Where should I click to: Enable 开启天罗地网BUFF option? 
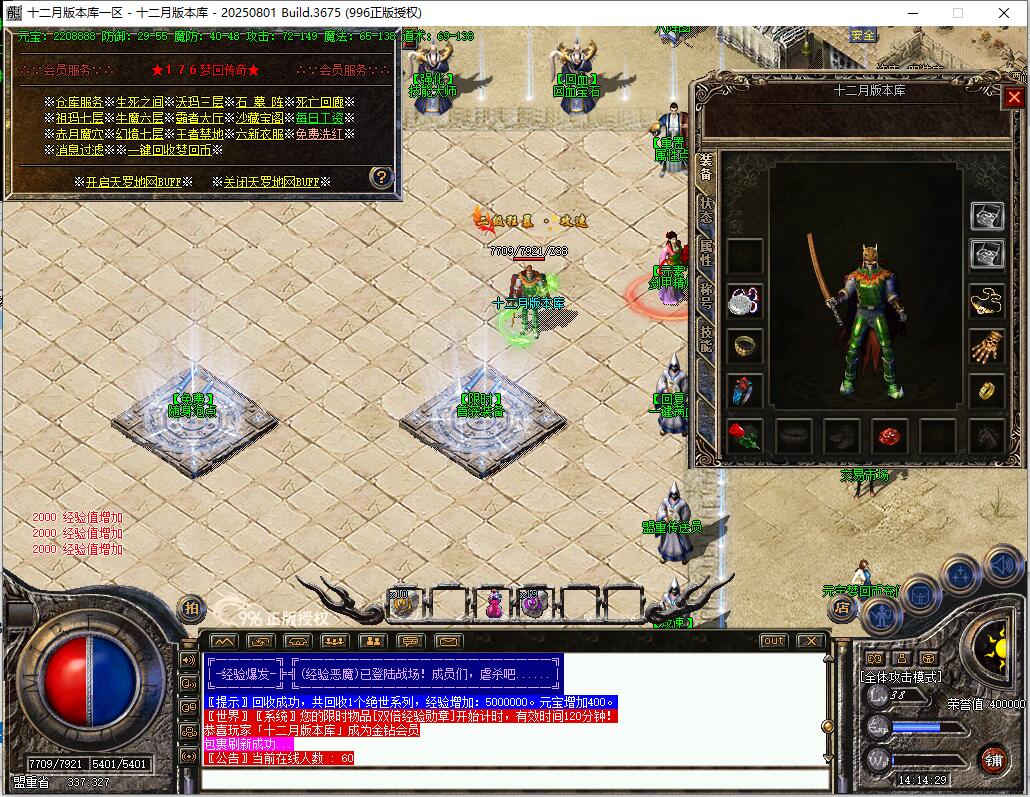[137, 182]
